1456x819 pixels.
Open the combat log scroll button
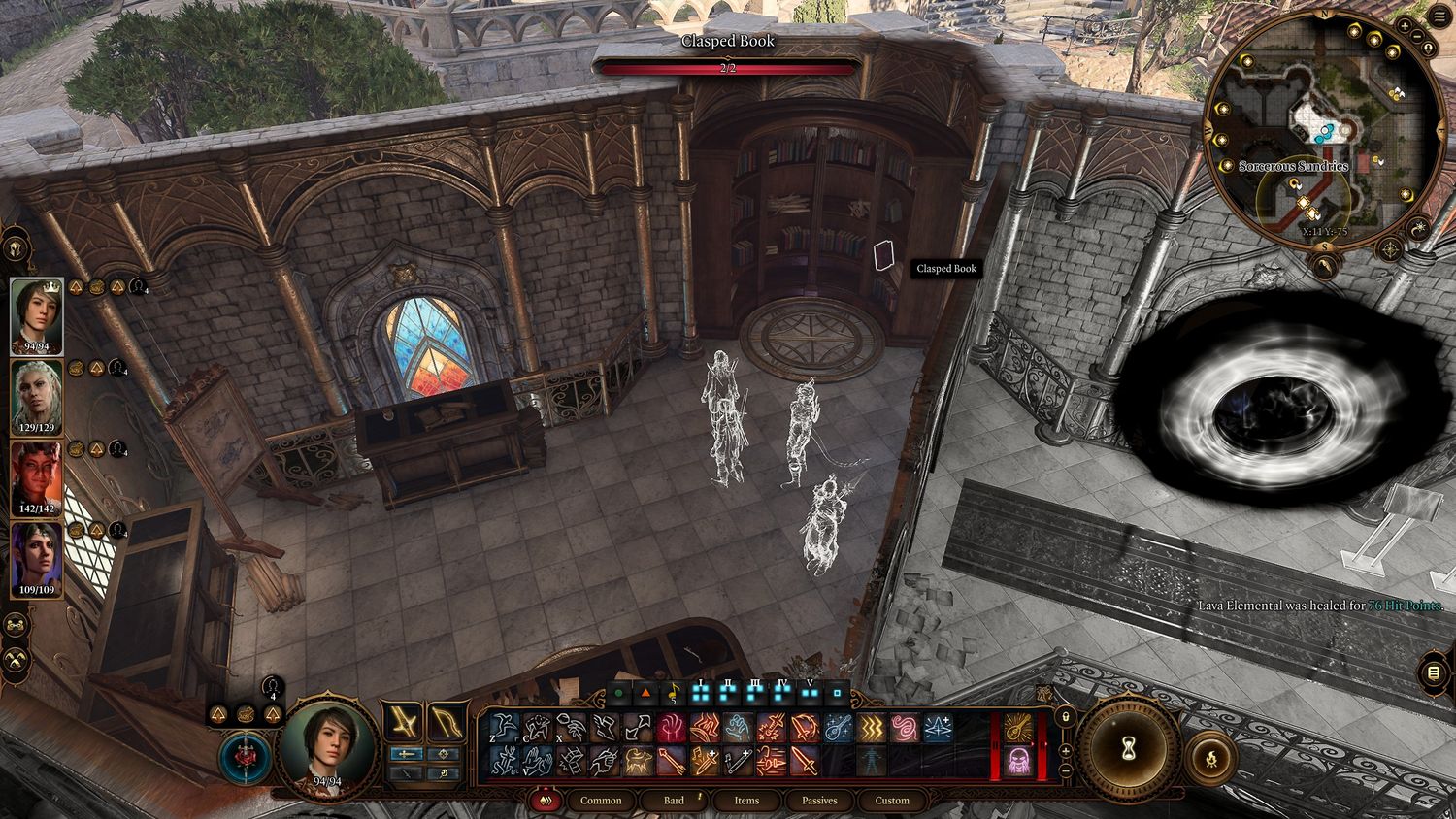pyautogui.click(x=1434, y=673)
